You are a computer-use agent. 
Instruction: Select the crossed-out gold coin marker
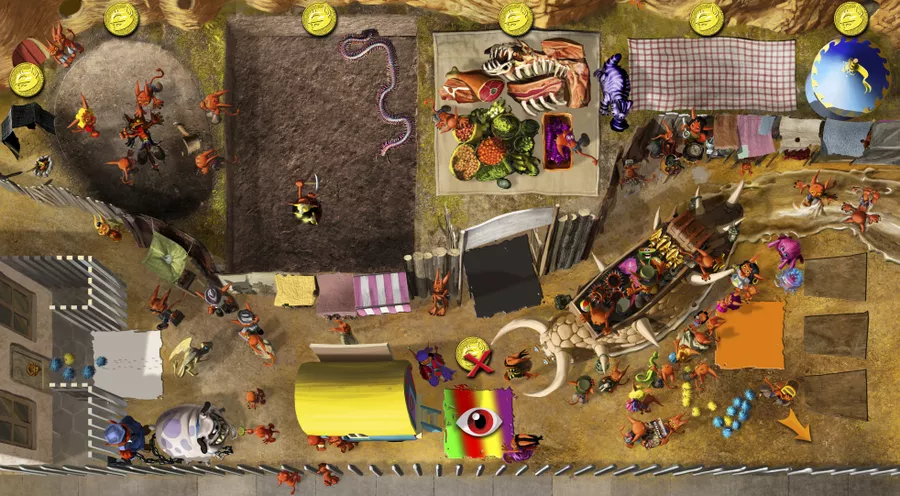(474, 355)
